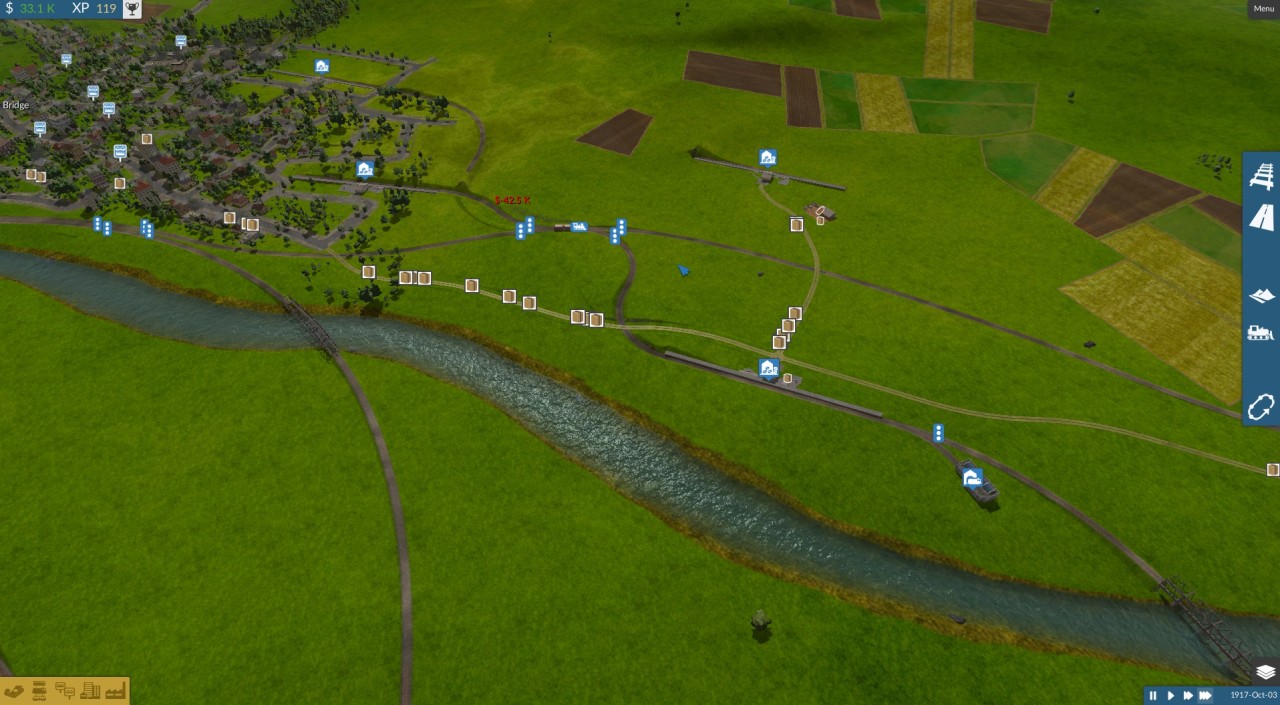Open the stations list signs icon
Screen dimensions: 1280x705
click(x=65, y=691)
